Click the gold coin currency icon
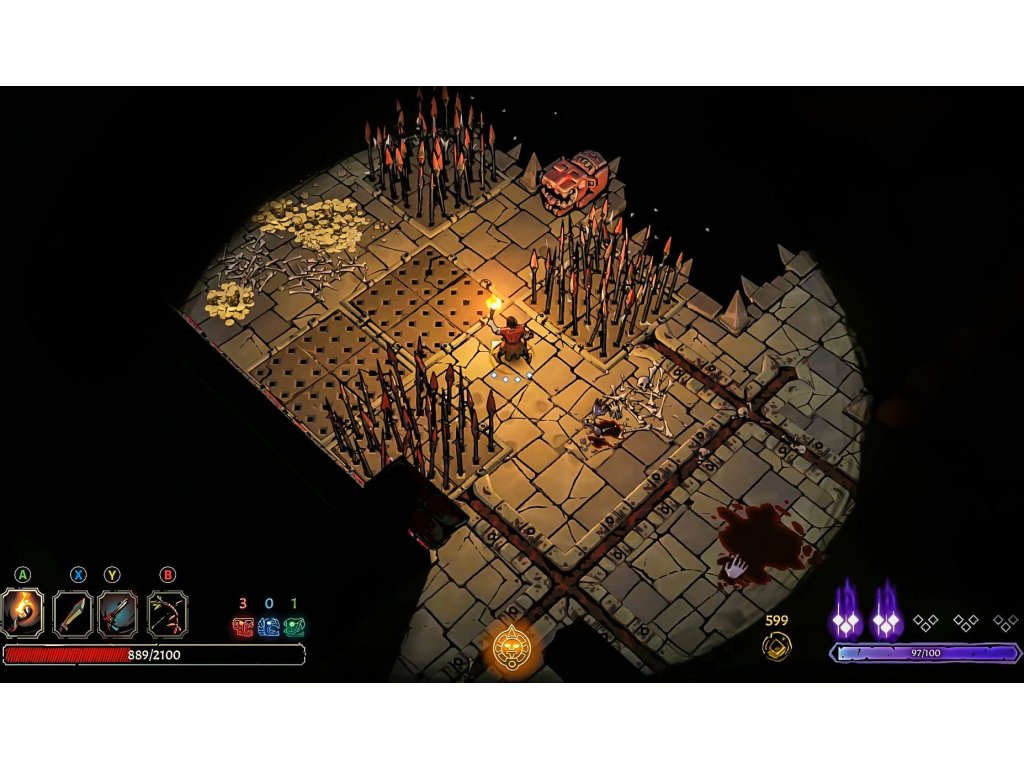Screen dimensions: 1024x768 pos(776,646)
